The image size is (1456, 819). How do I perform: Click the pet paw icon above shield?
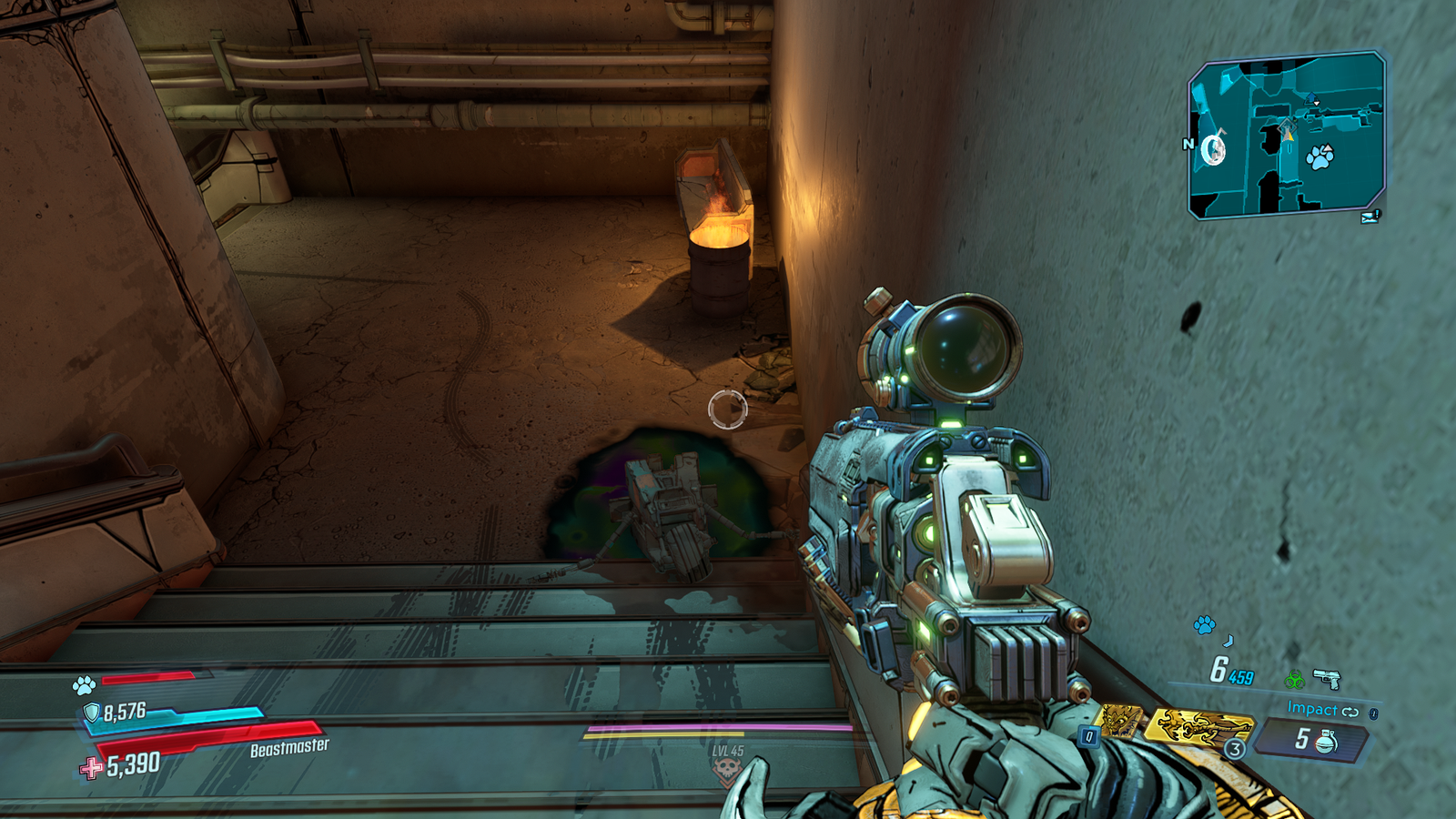click(85, 683)
